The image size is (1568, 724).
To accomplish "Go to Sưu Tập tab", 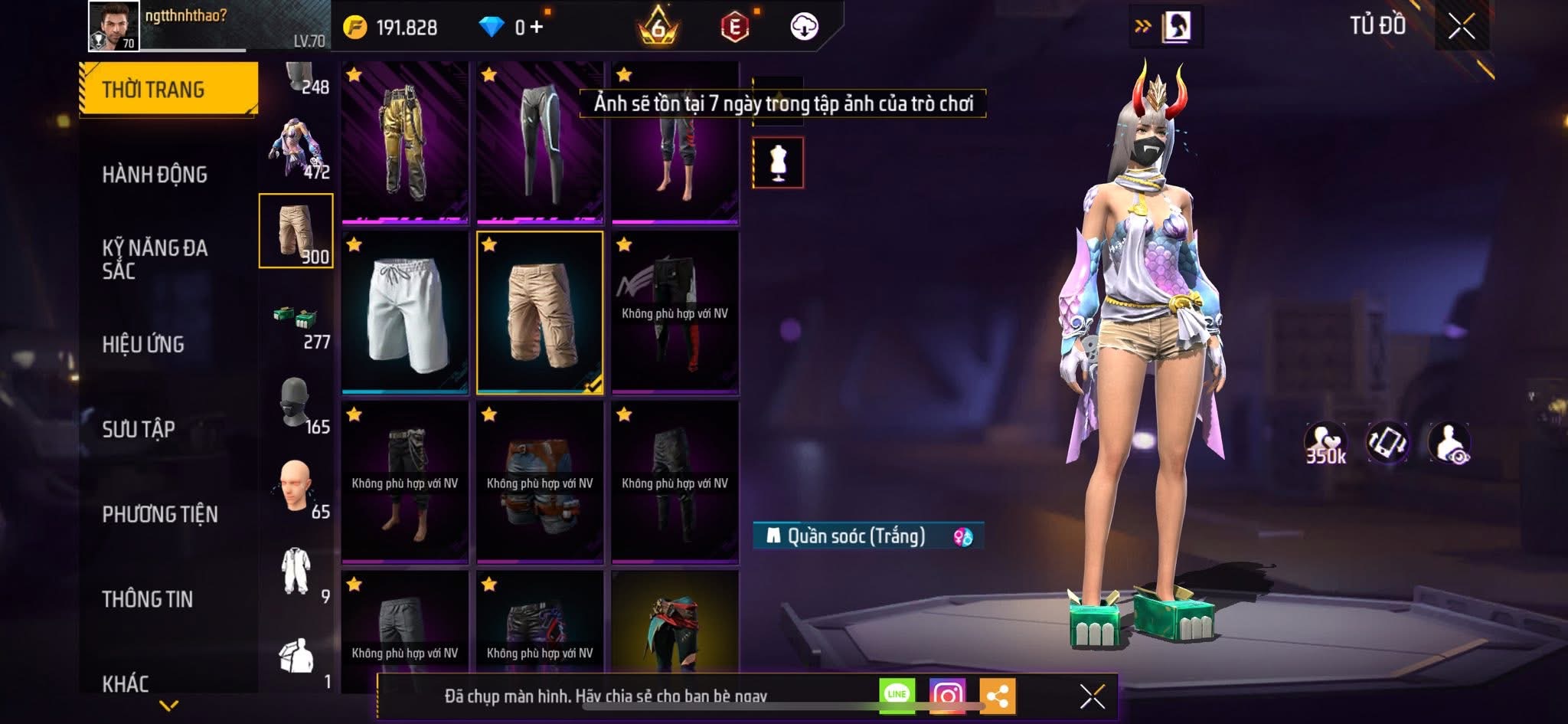I will (x=139, y=429).
